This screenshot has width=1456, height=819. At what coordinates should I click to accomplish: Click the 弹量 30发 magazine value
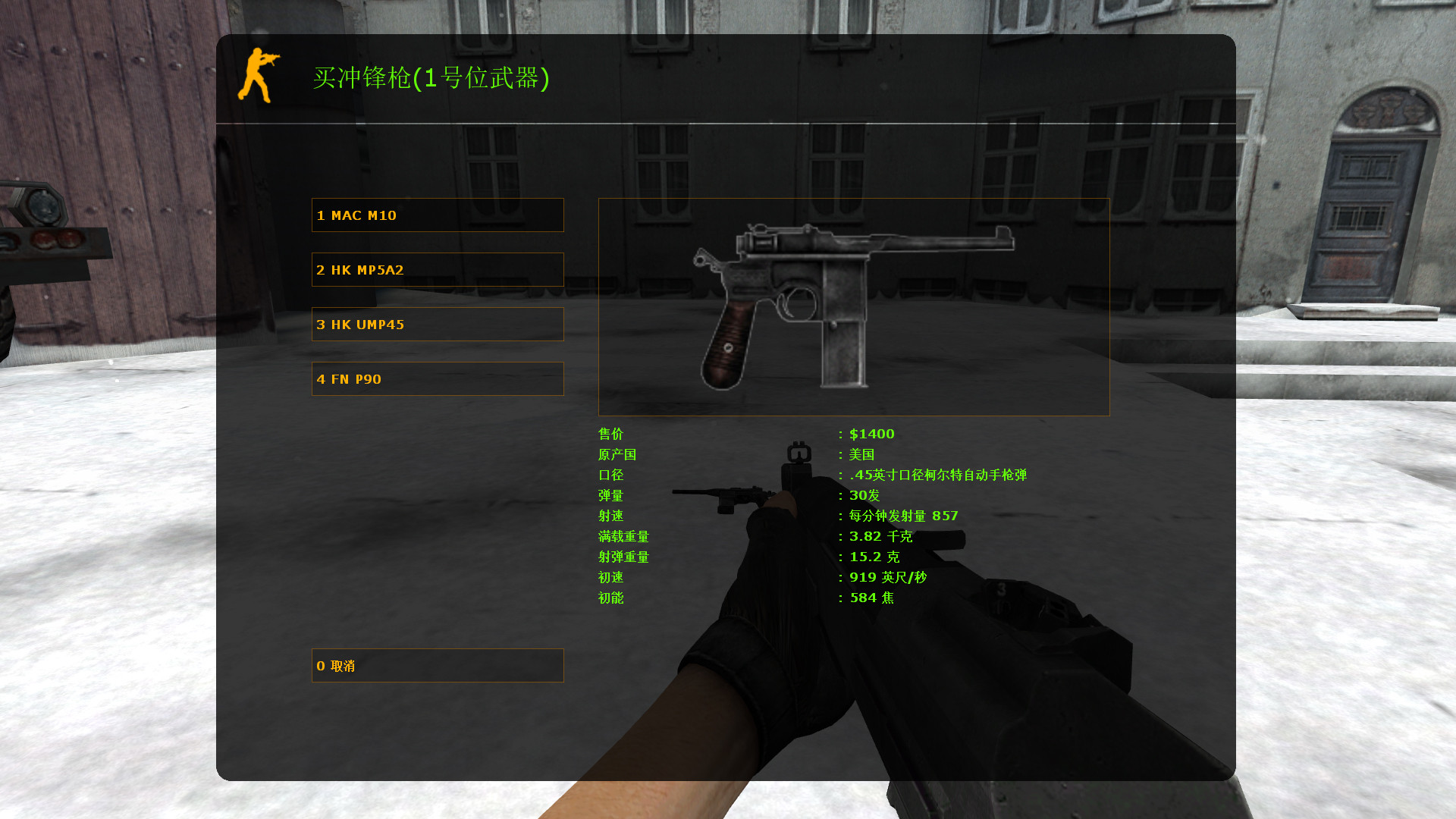click(x=863, y=496)
